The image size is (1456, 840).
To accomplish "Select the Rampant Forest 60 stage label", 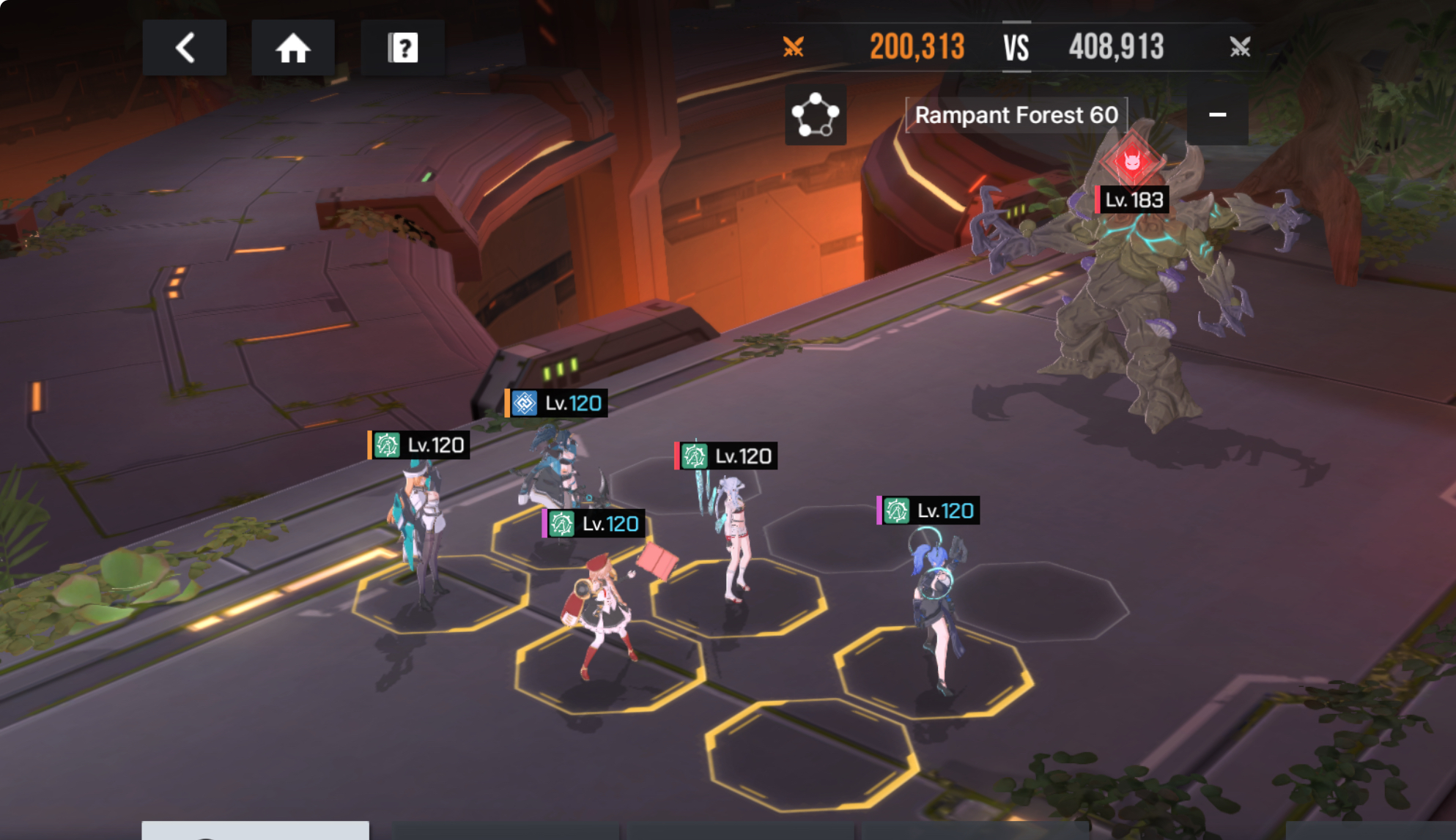I will point(1016,115).
